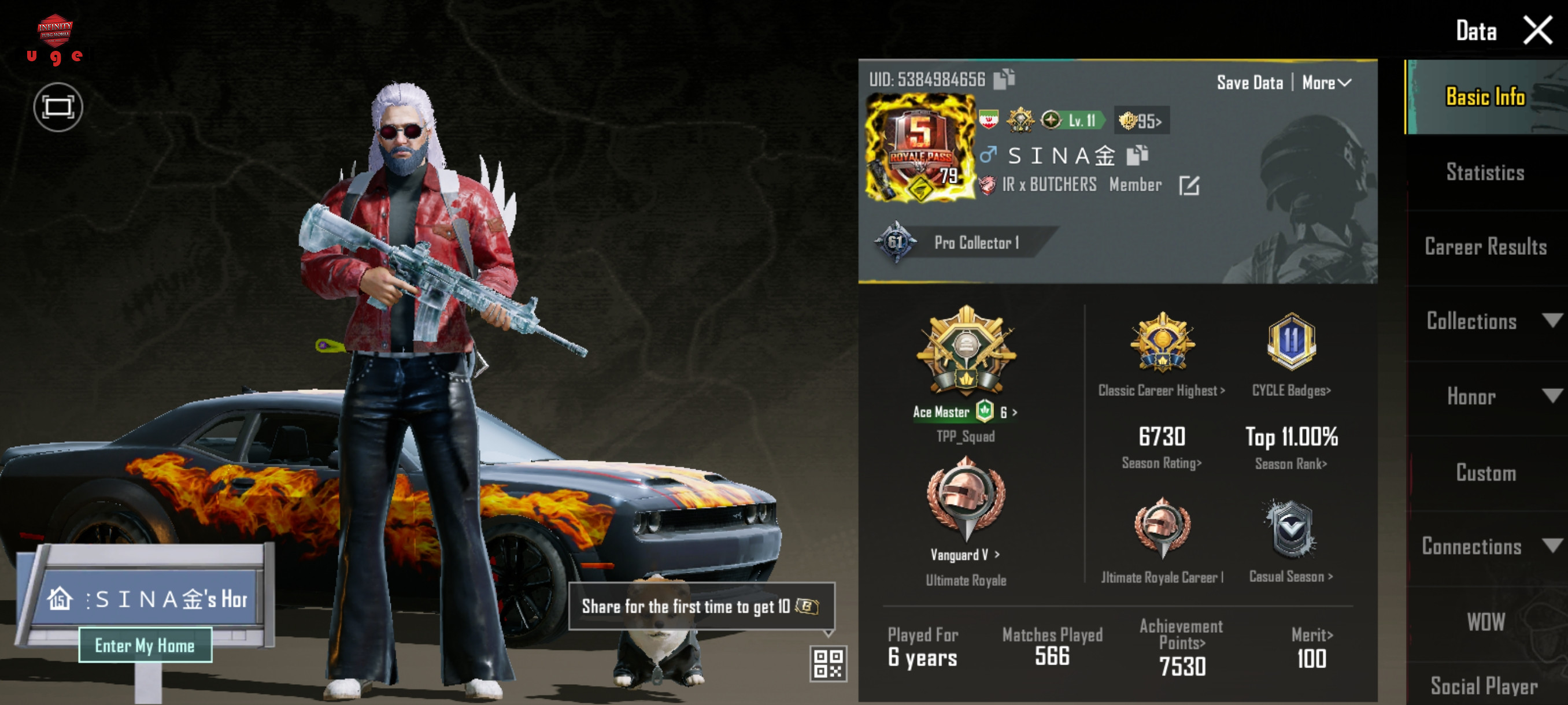The height and width of the screenshot is (705, 1568).
Task: Copy the UID number
Action: [x=1004, y=79]
